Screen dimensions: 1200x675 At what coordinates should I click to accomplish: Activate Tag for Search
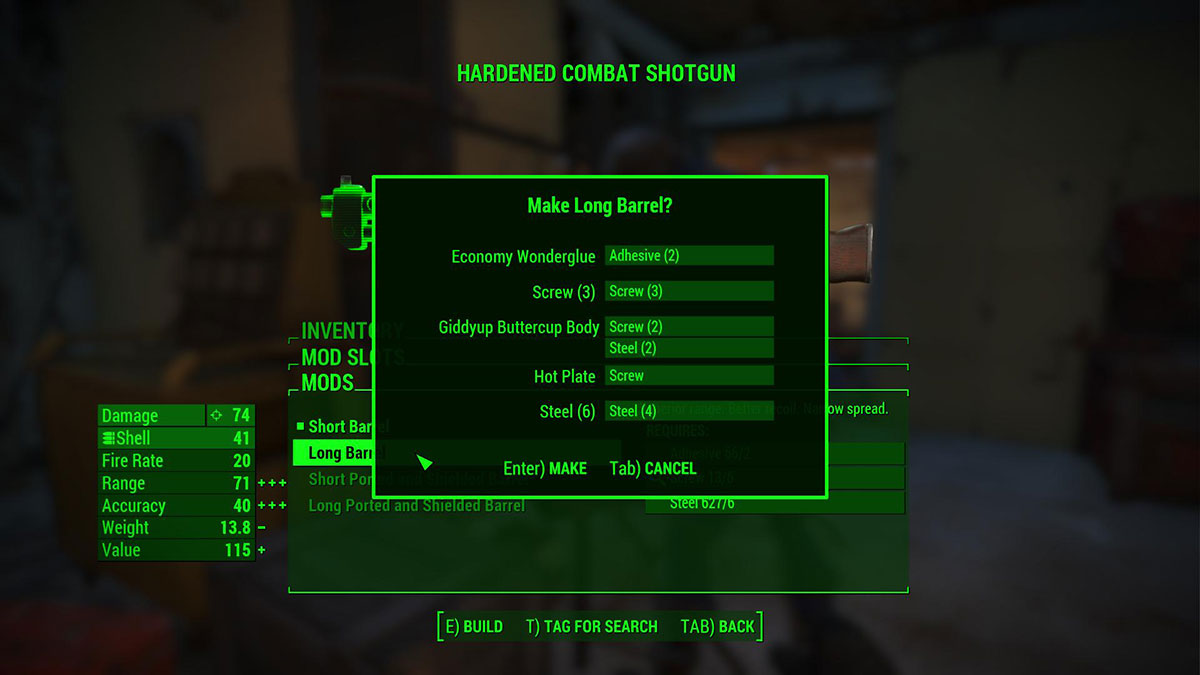click(591, 627)
